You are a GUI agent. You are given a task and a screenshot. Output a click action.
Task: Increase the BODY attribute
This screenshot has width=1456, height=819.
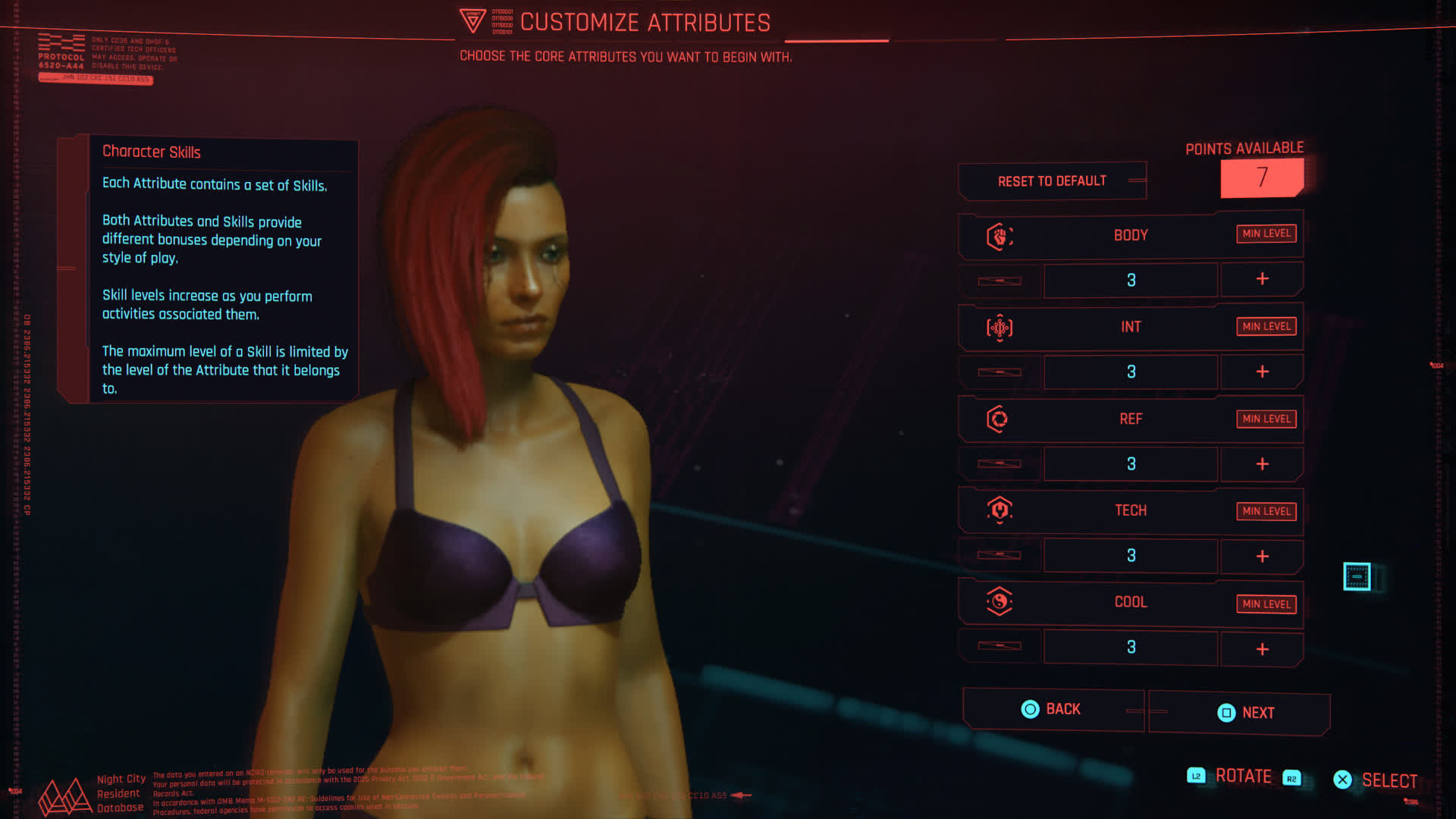(1262, 279)
